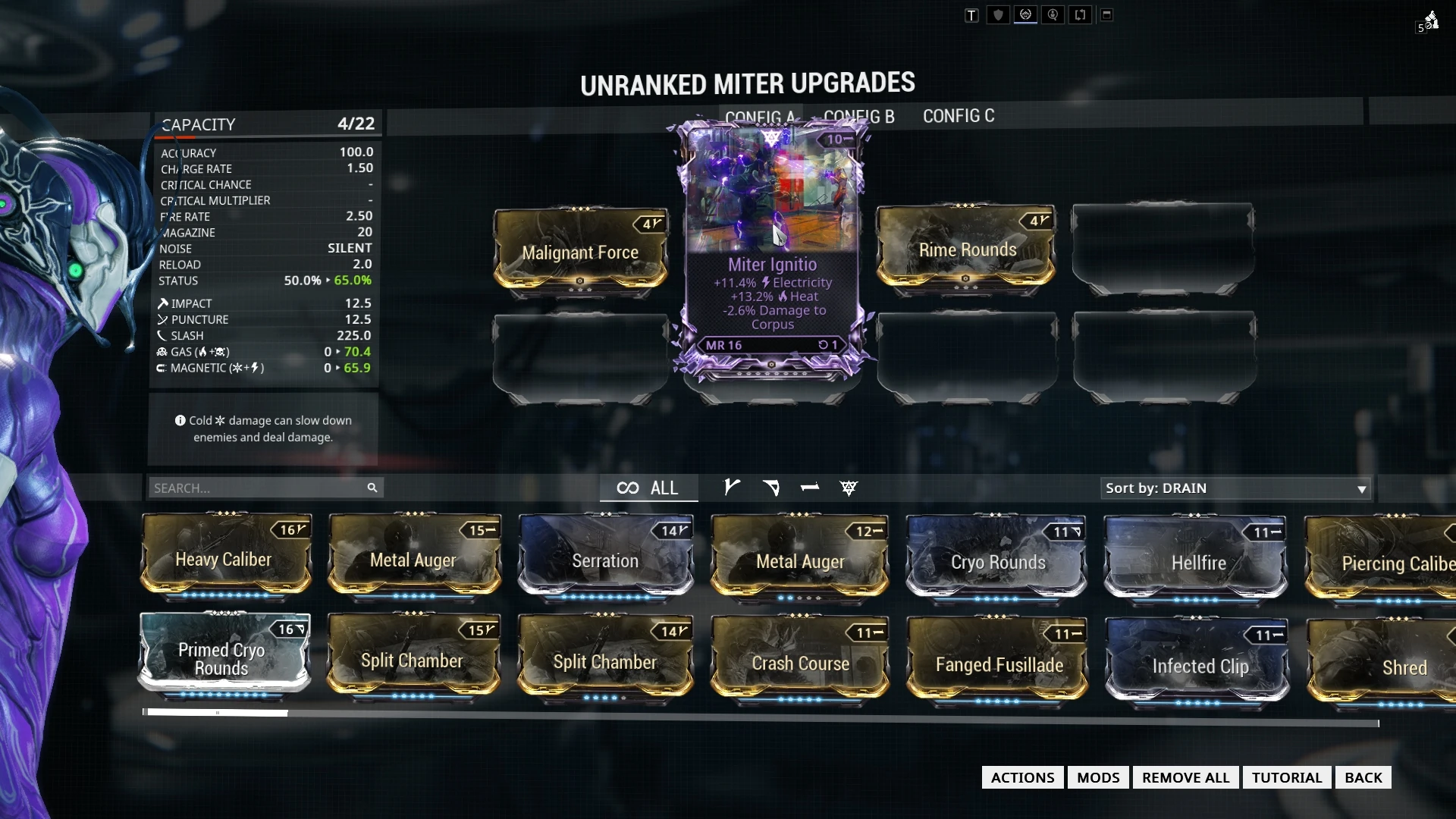Open the TUTORIAL screen
The height and width of the screenshot is (819, 1456).
point(1286,777)
